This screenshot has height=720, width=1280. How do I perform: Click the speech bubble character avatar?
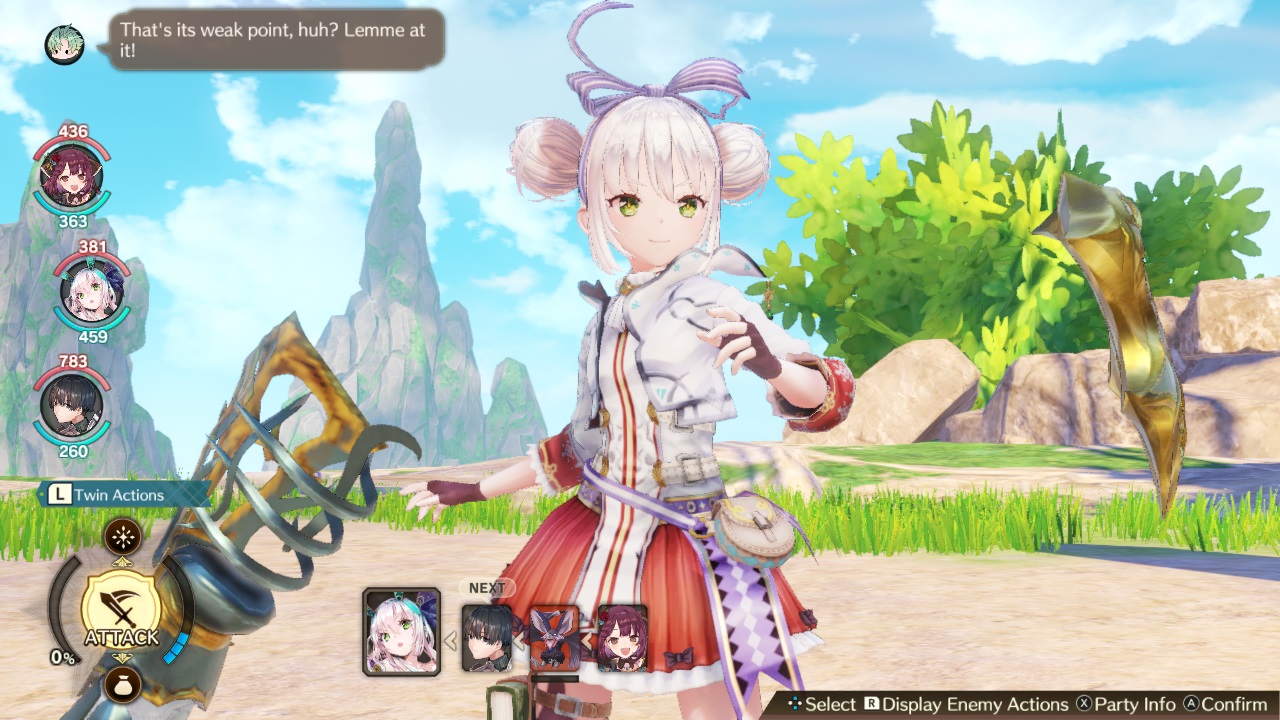pos(64,44)
